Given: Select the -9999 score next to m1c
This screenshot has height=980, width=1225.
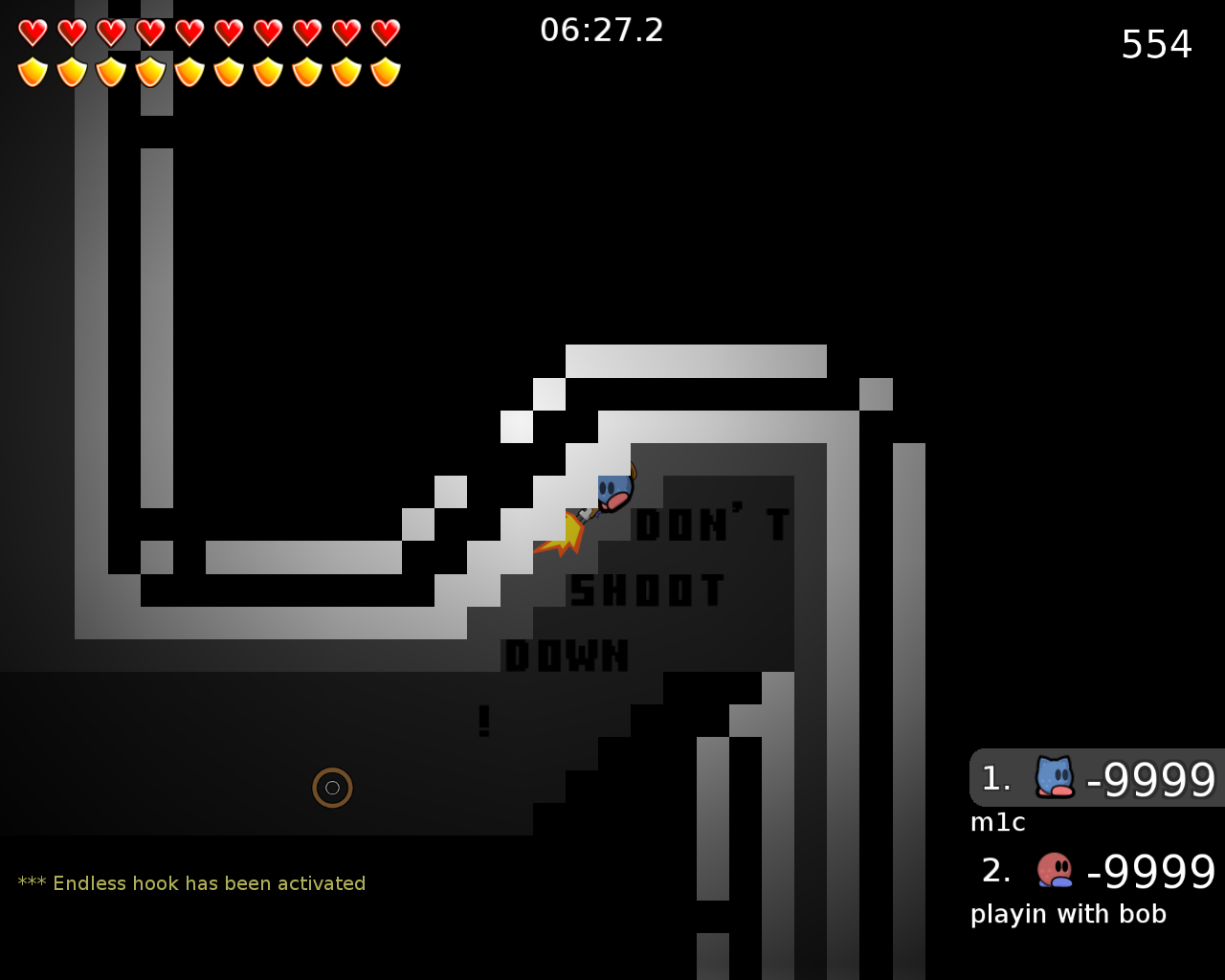Looking at the screenshot, I should (1148, 778).
